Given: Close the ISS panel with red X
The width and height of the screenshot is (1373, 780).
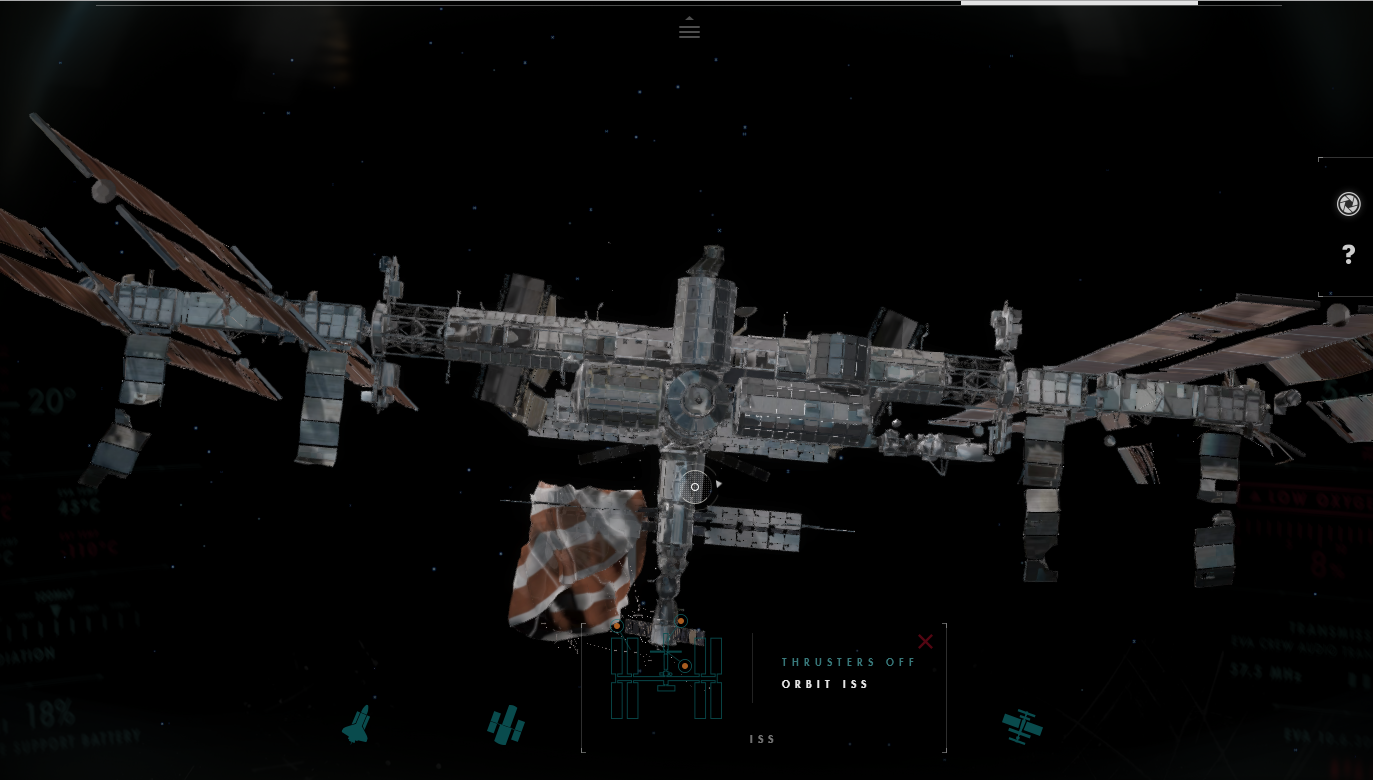Looking at the screenshot, I should pos(925,642).
